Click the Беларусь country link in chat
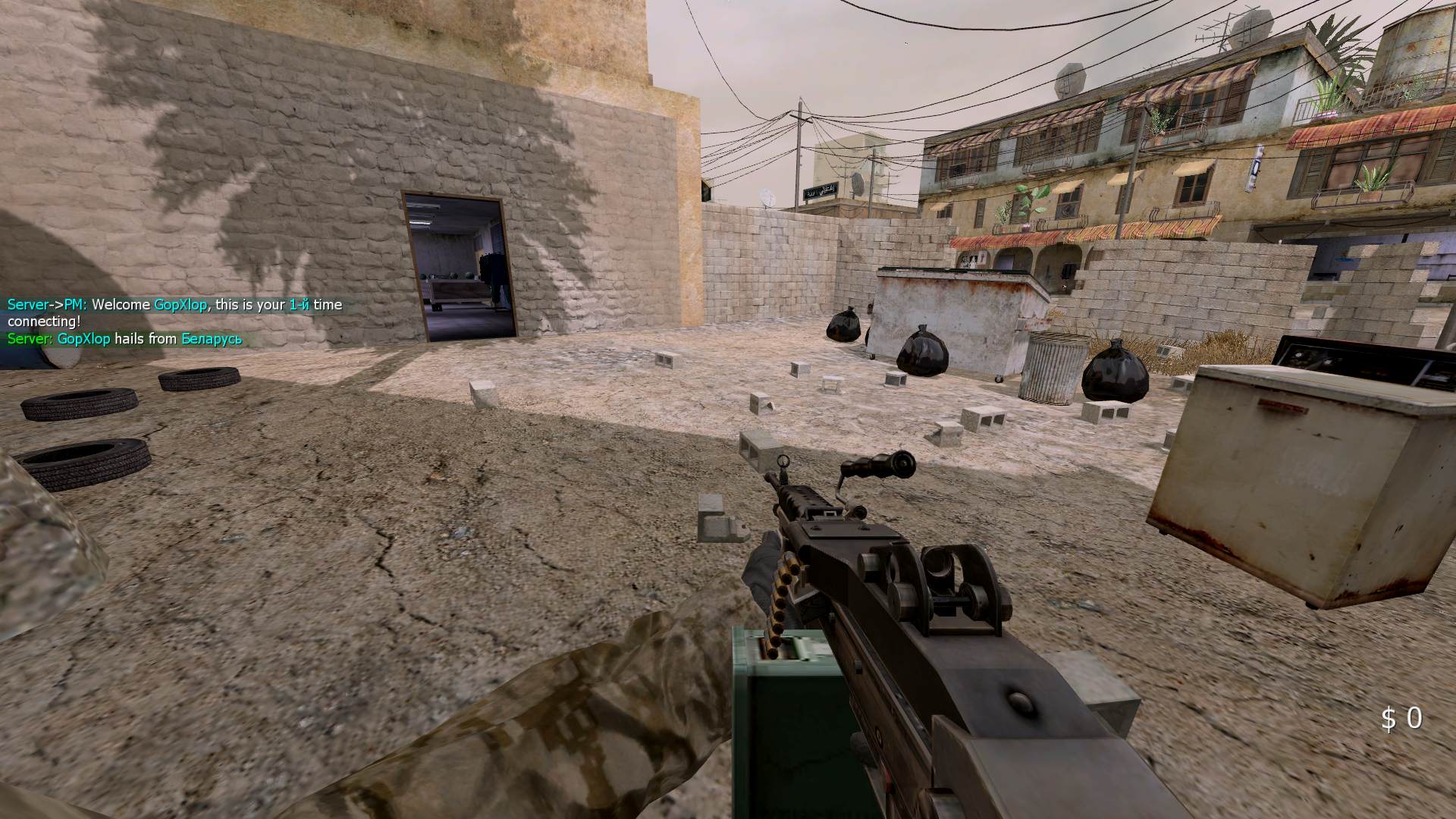 (212, 340)
